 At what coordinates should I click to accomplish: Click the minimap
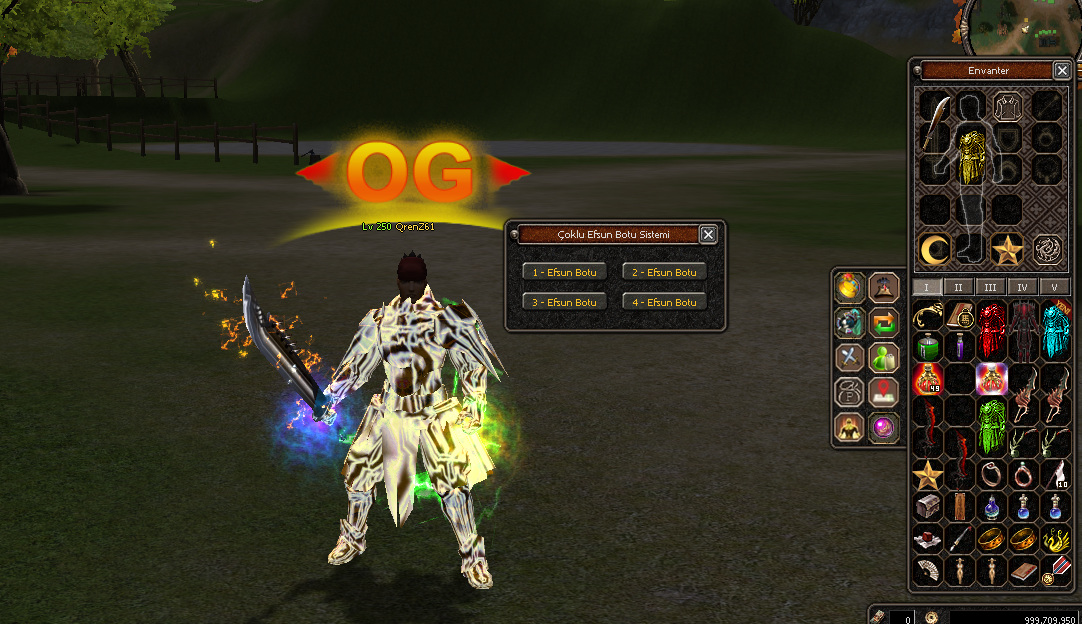pos(1027,25)
